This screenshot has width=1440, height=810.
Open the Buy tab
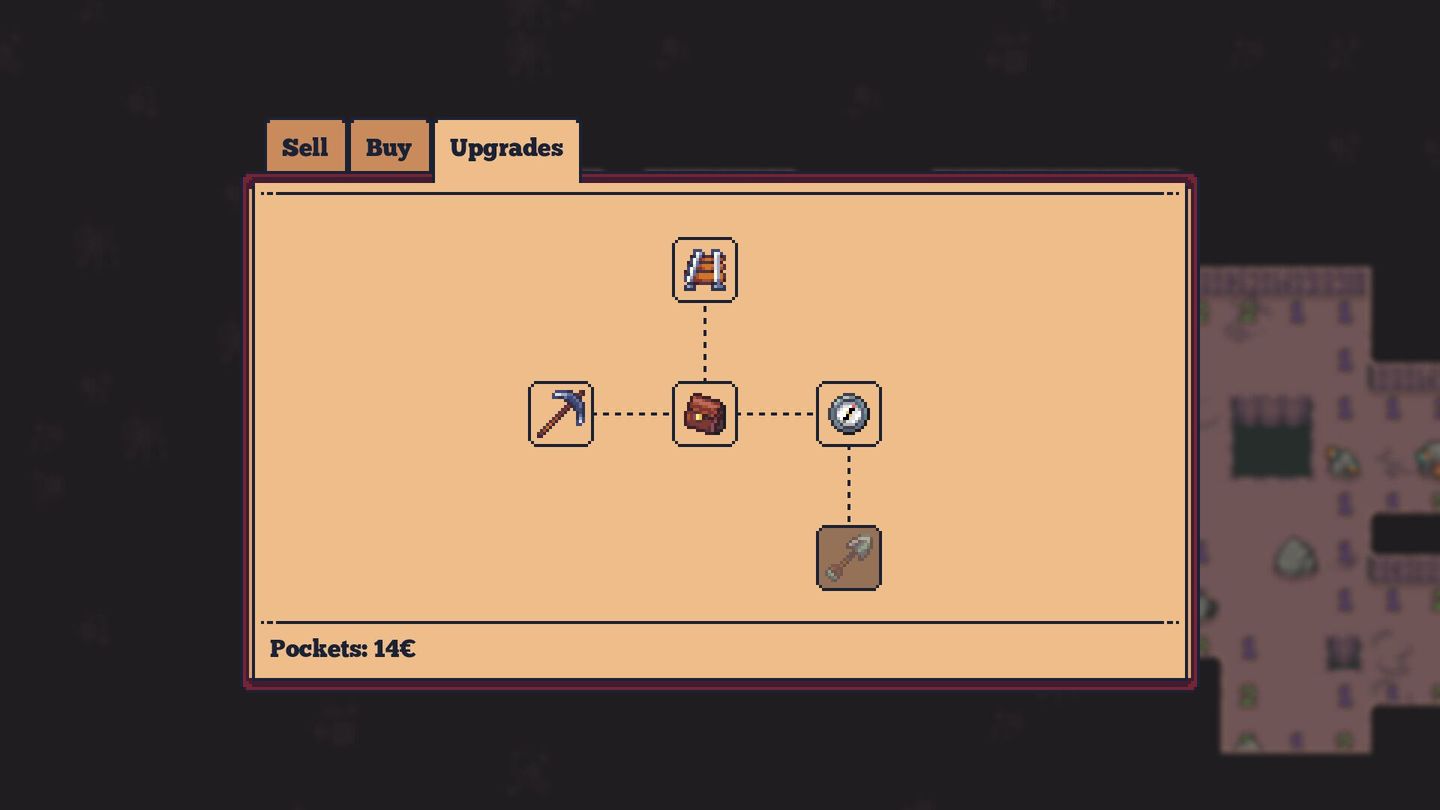[389, 146]
